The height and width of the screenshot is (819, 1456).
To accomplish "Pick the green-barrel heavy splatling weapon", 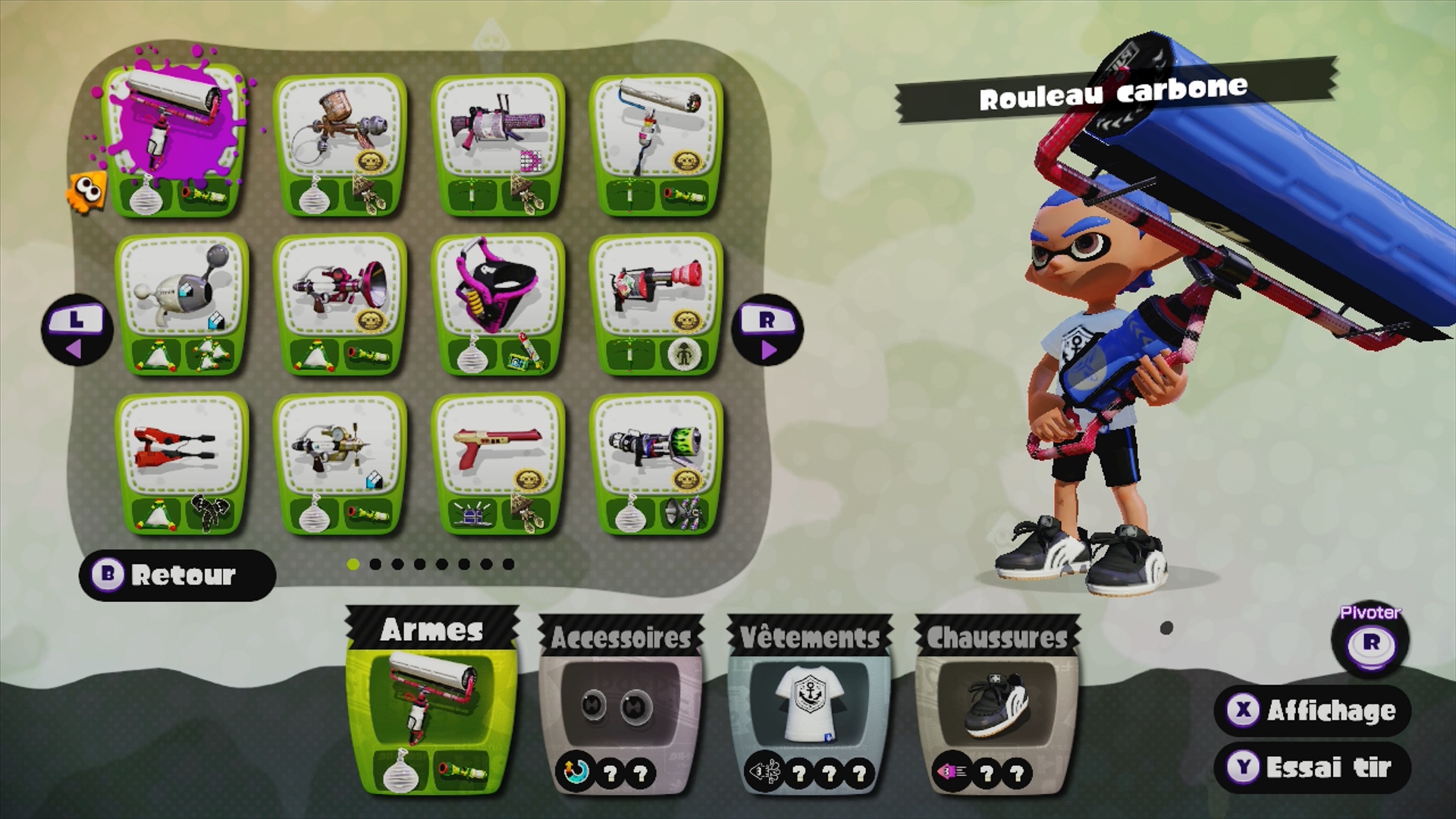I will click(x=656, y=463).
